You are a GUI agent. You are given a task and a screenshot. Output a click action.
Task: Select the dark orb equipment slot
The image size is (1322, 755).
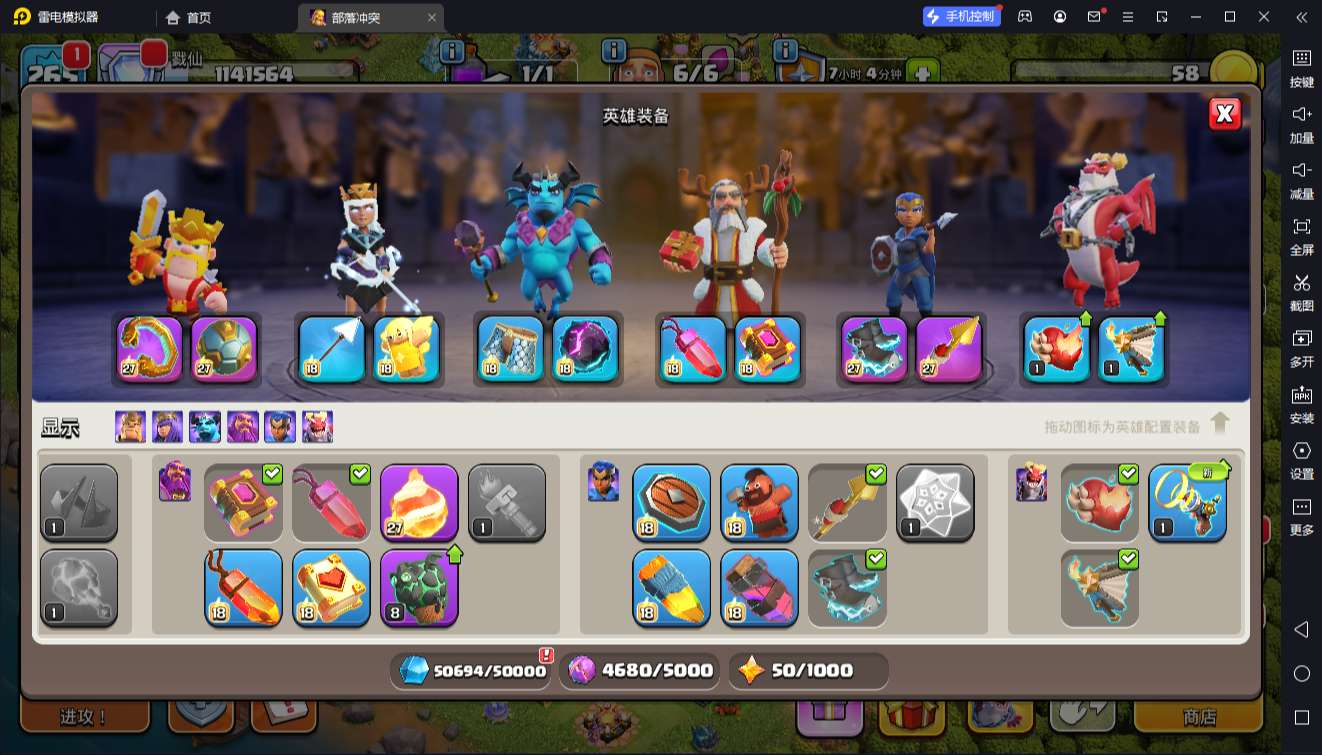pyautogui.click(x=586, y=349)
